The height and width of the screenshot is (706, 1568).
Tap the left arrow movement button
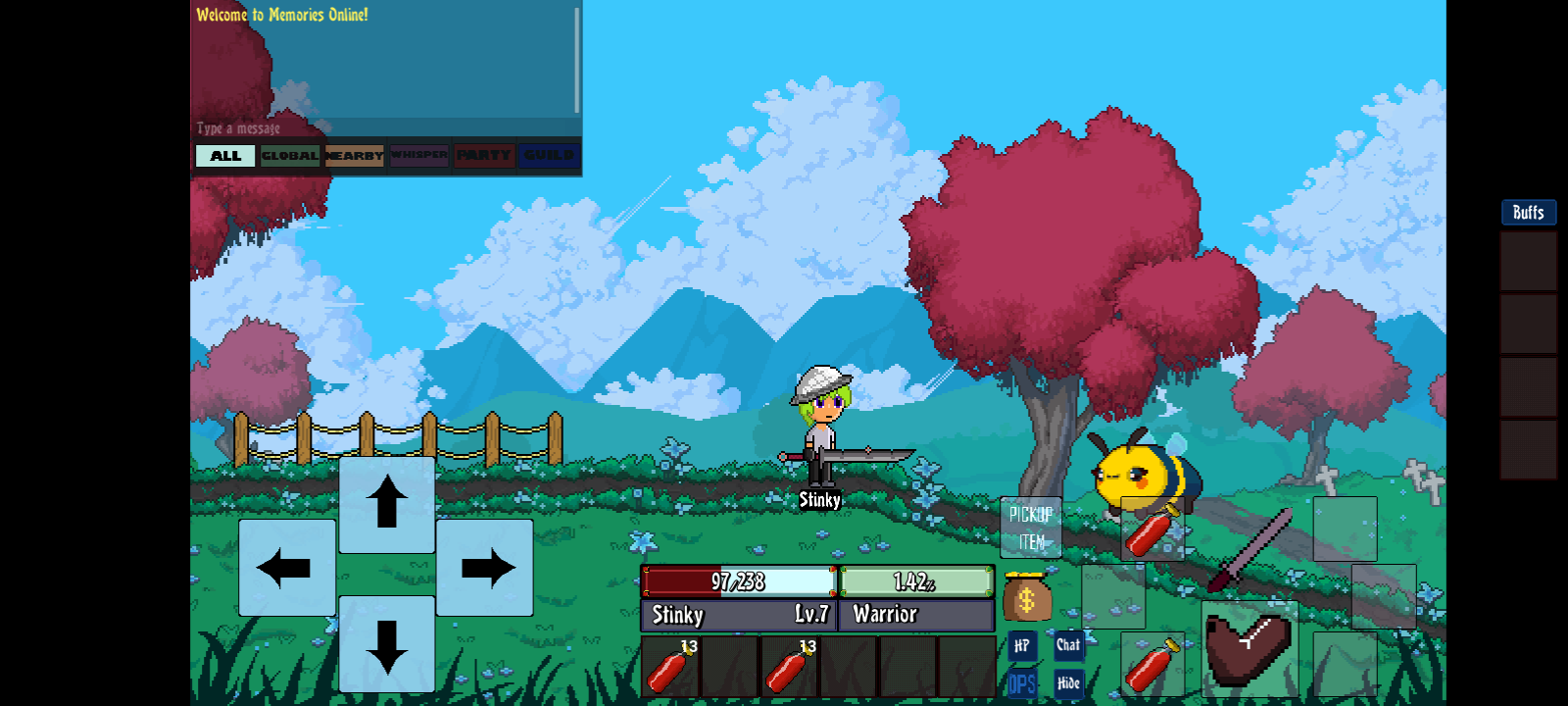(286, 568)
